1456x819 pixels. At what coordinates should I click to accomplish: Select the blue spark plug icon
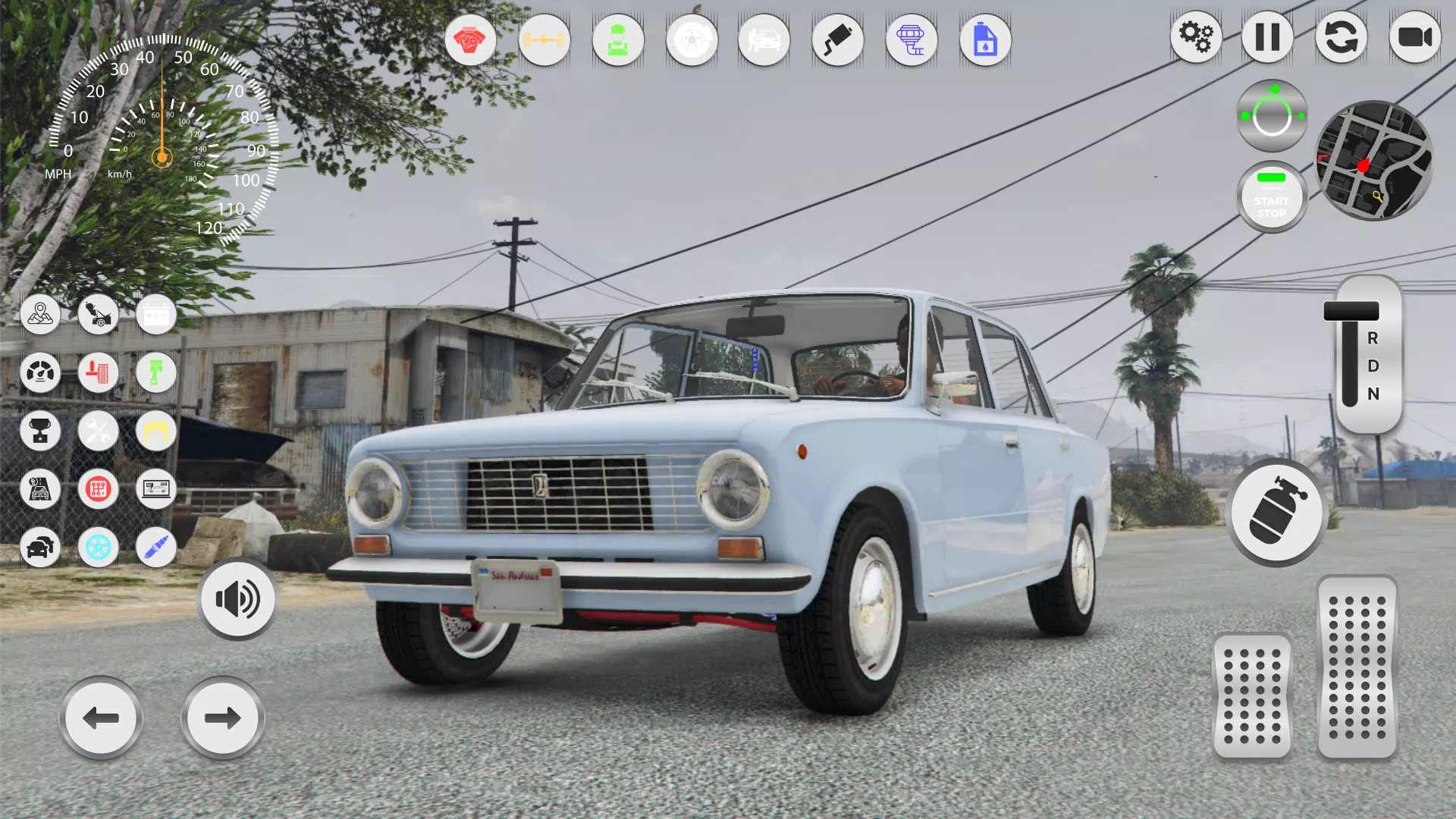coord(156,548)
